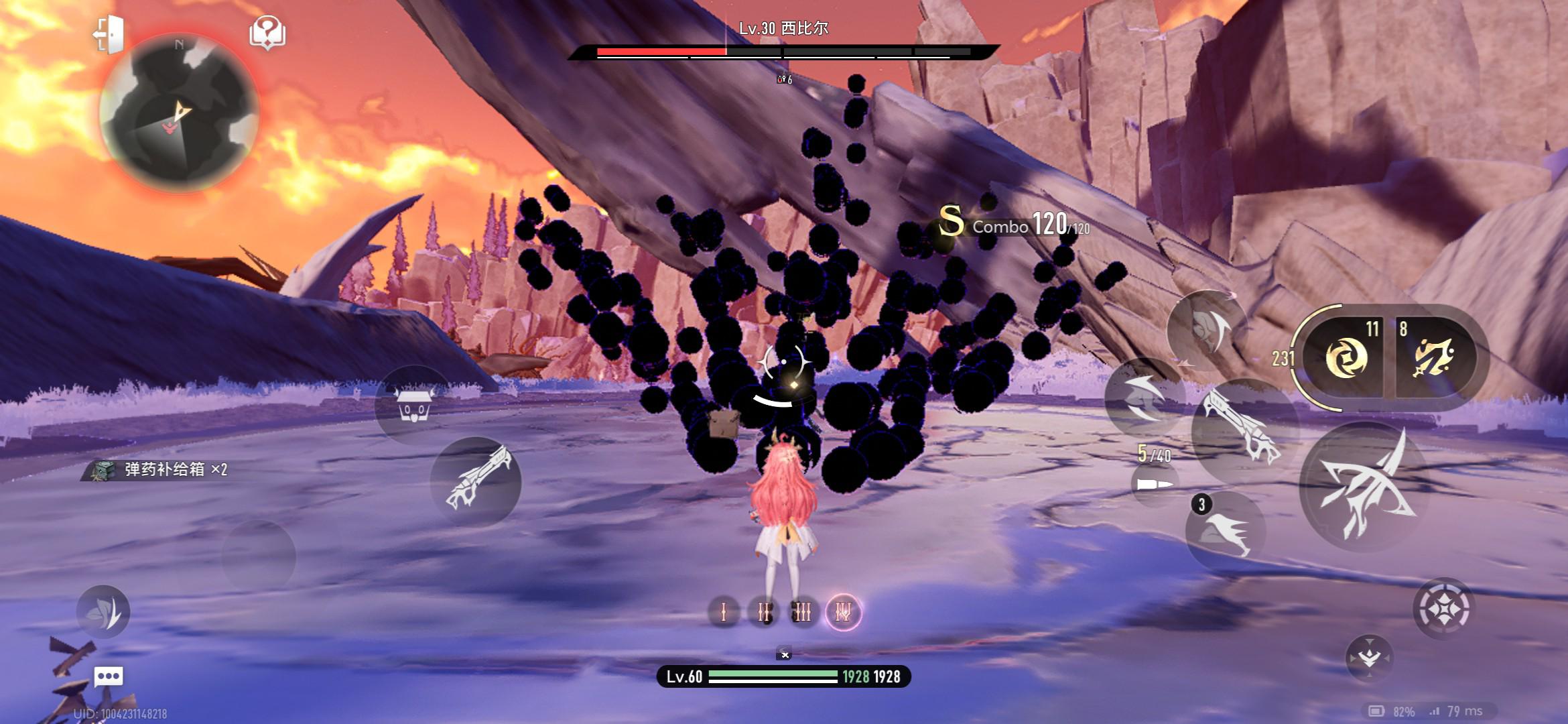
Task: Select weapon slot I
Action: click(724, 612)
